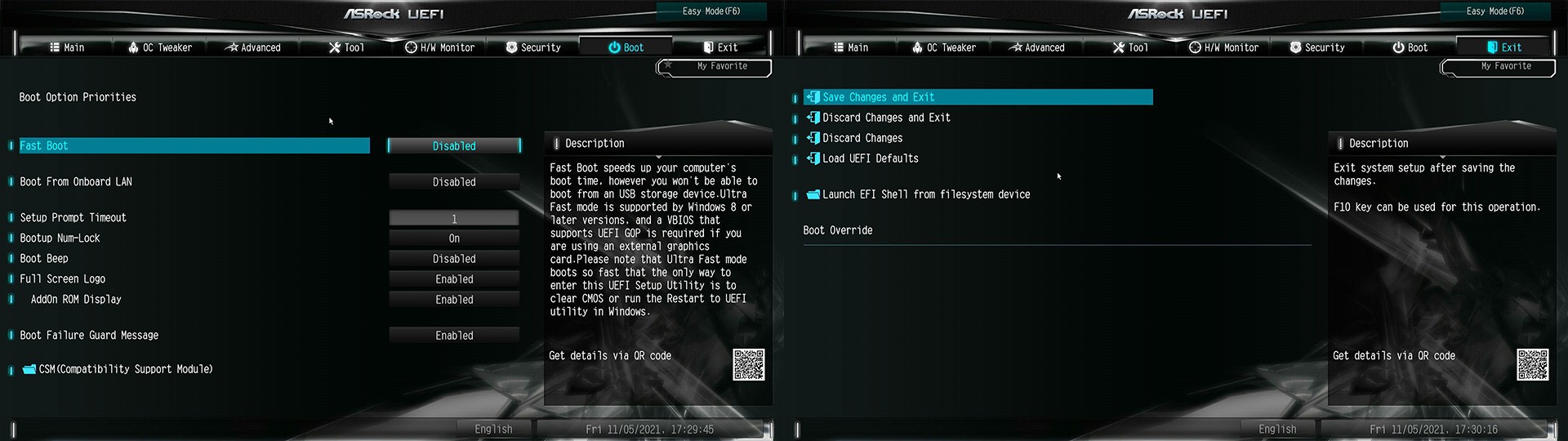The image size is (1568, 441).
Task: Click the highlighted Boot tab
Action: (626, 47)
